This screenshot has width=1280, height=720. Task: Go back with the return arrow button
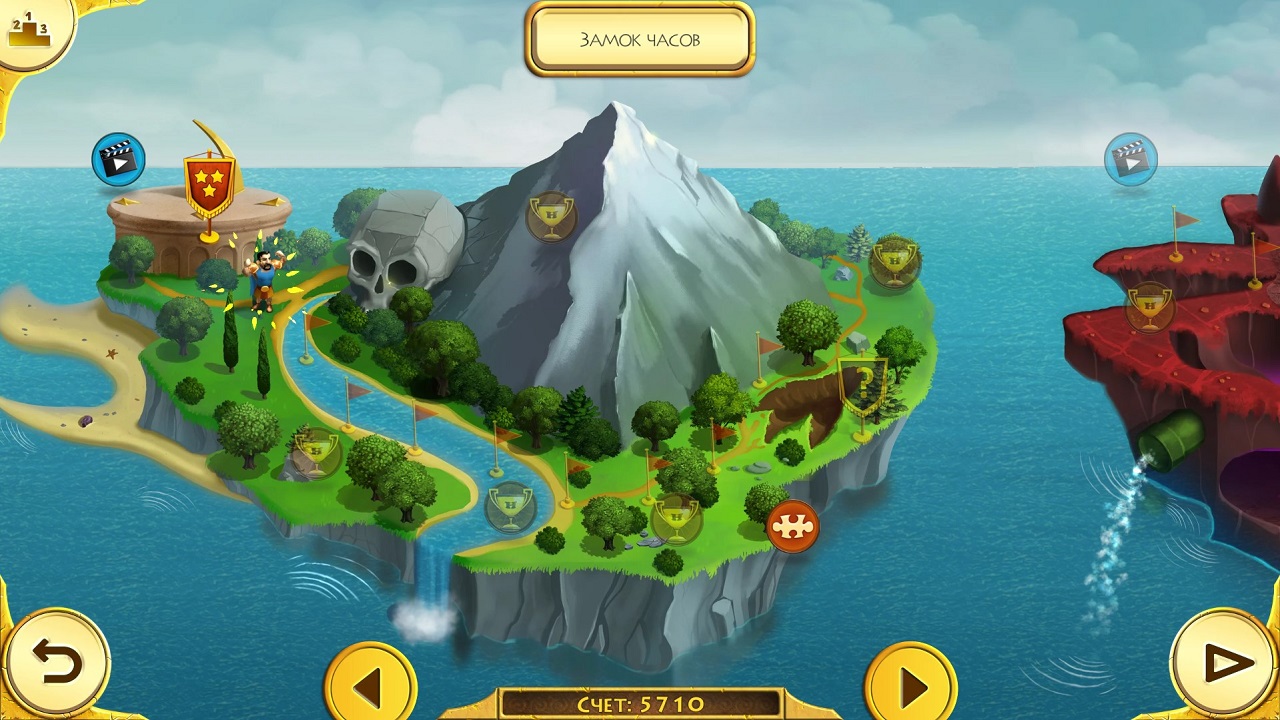pyautogui.click(x=55, y=662)
